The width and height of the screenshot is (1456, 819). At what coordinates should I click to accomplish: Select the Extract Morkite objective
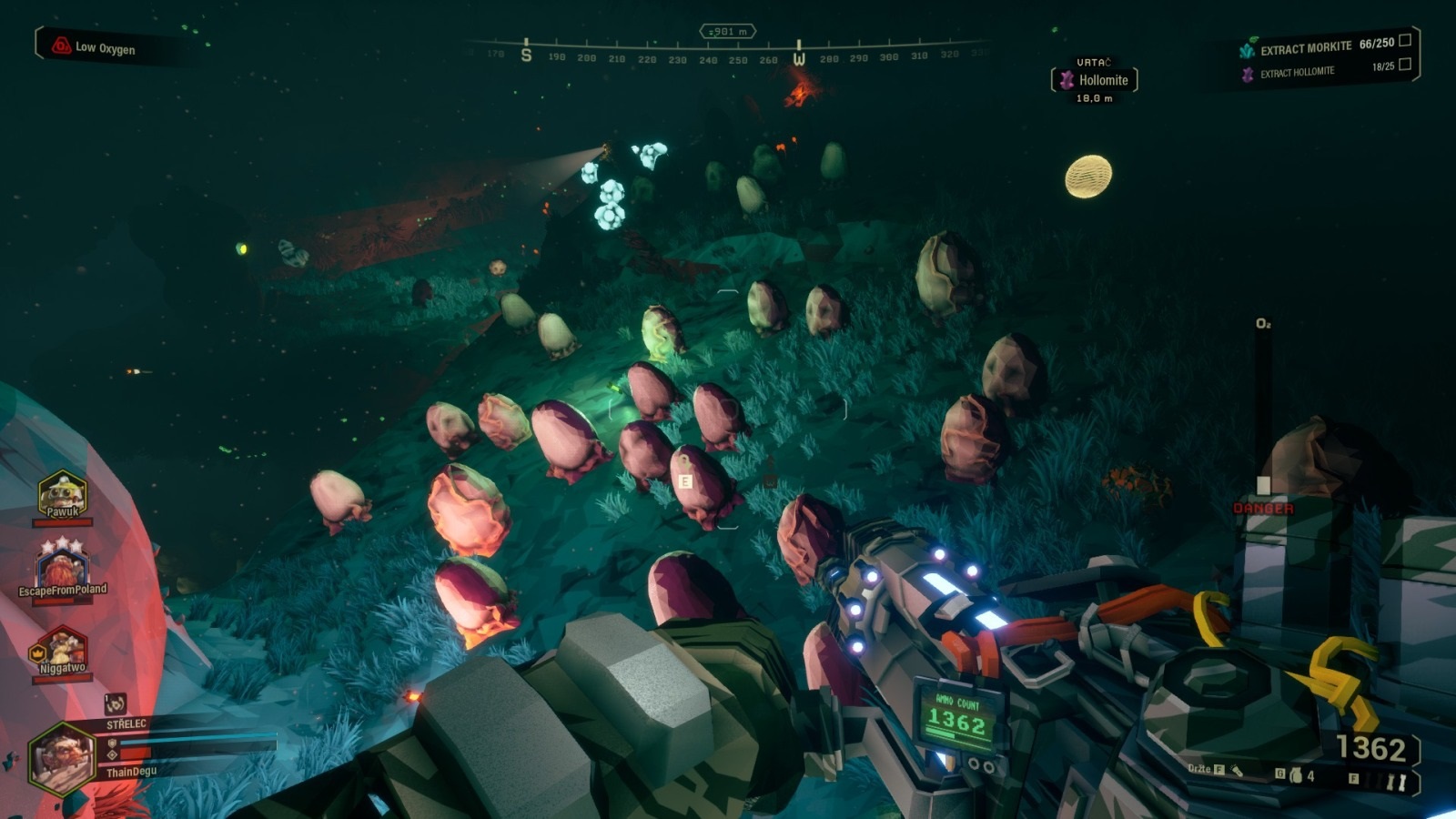[x=1305, y=48]
